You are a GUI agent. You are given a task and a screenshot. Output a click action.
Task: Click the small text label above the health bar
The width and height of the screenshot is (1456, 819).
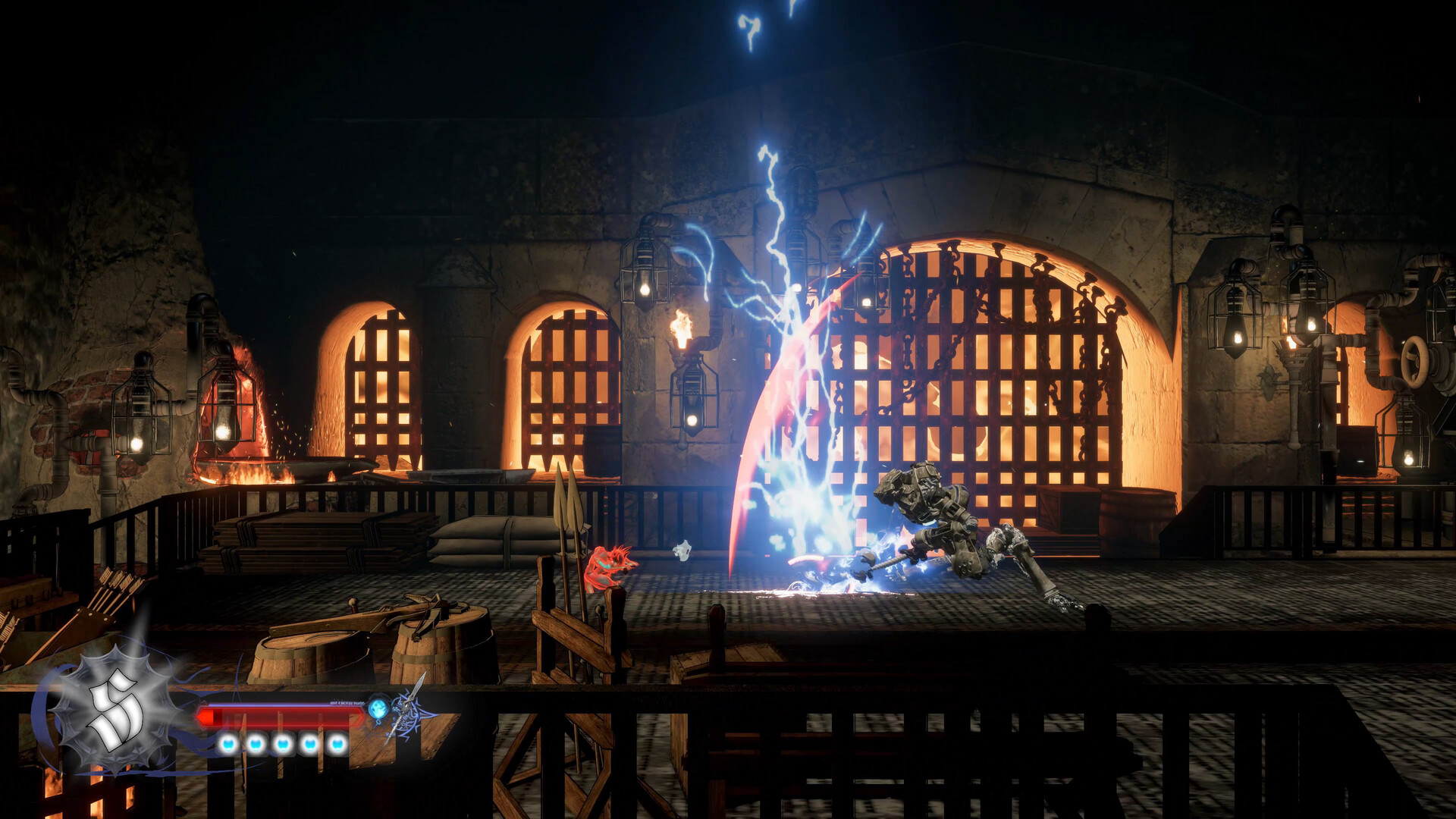[349, 702]
